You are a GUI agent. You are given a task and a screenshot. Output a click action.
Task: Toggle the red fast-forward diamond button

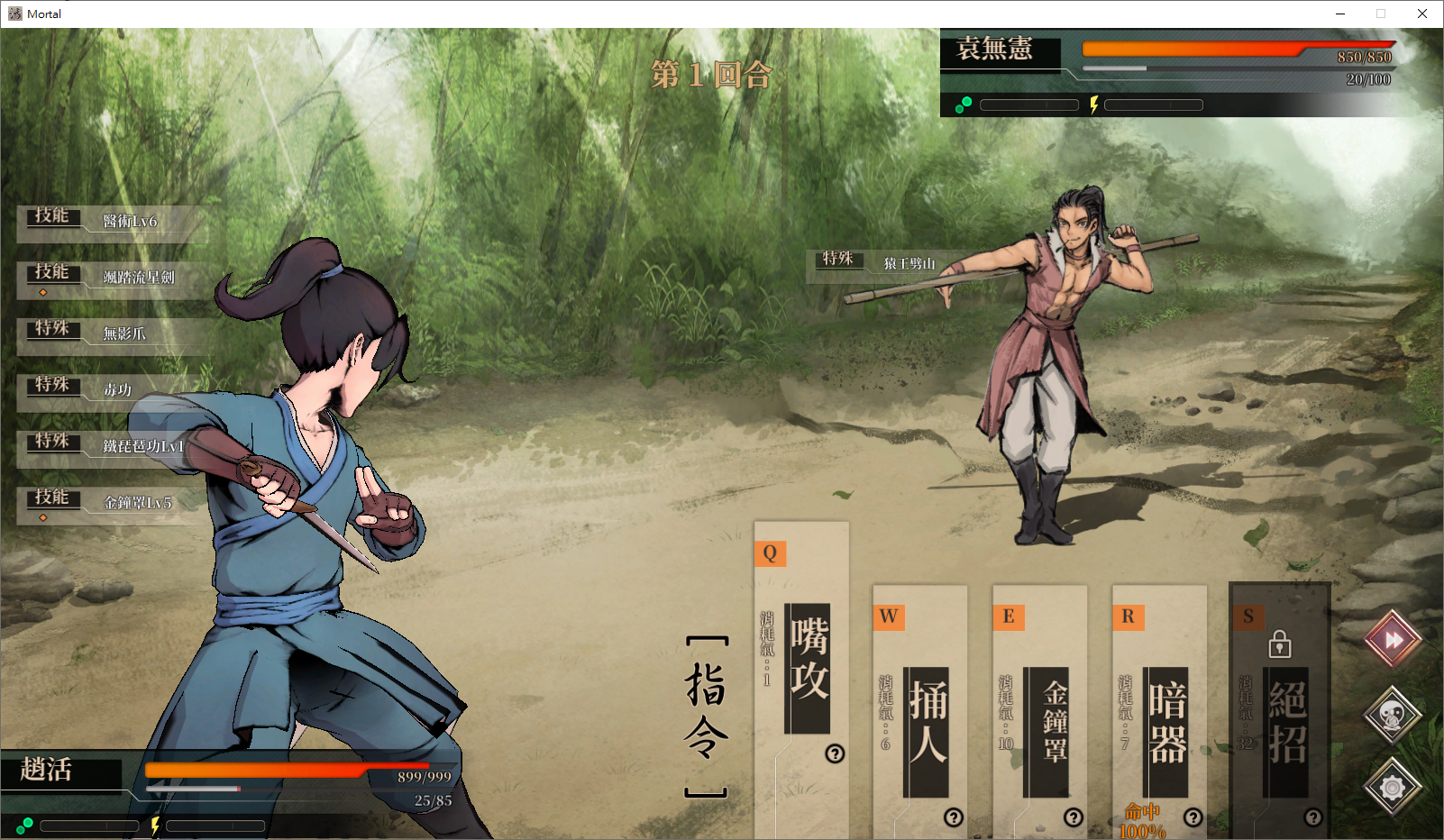[1393, 640]
